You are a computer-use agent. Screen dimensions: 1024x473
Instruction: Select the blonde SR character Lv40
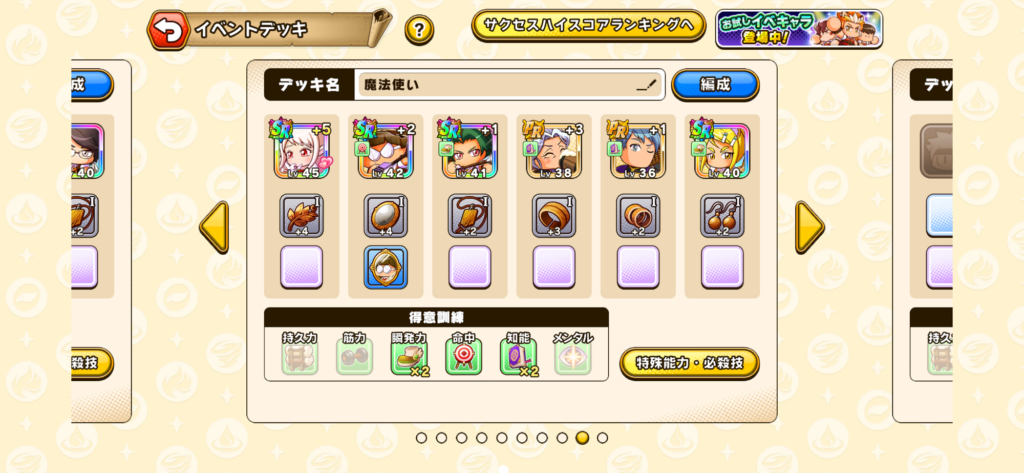point(721,151)
